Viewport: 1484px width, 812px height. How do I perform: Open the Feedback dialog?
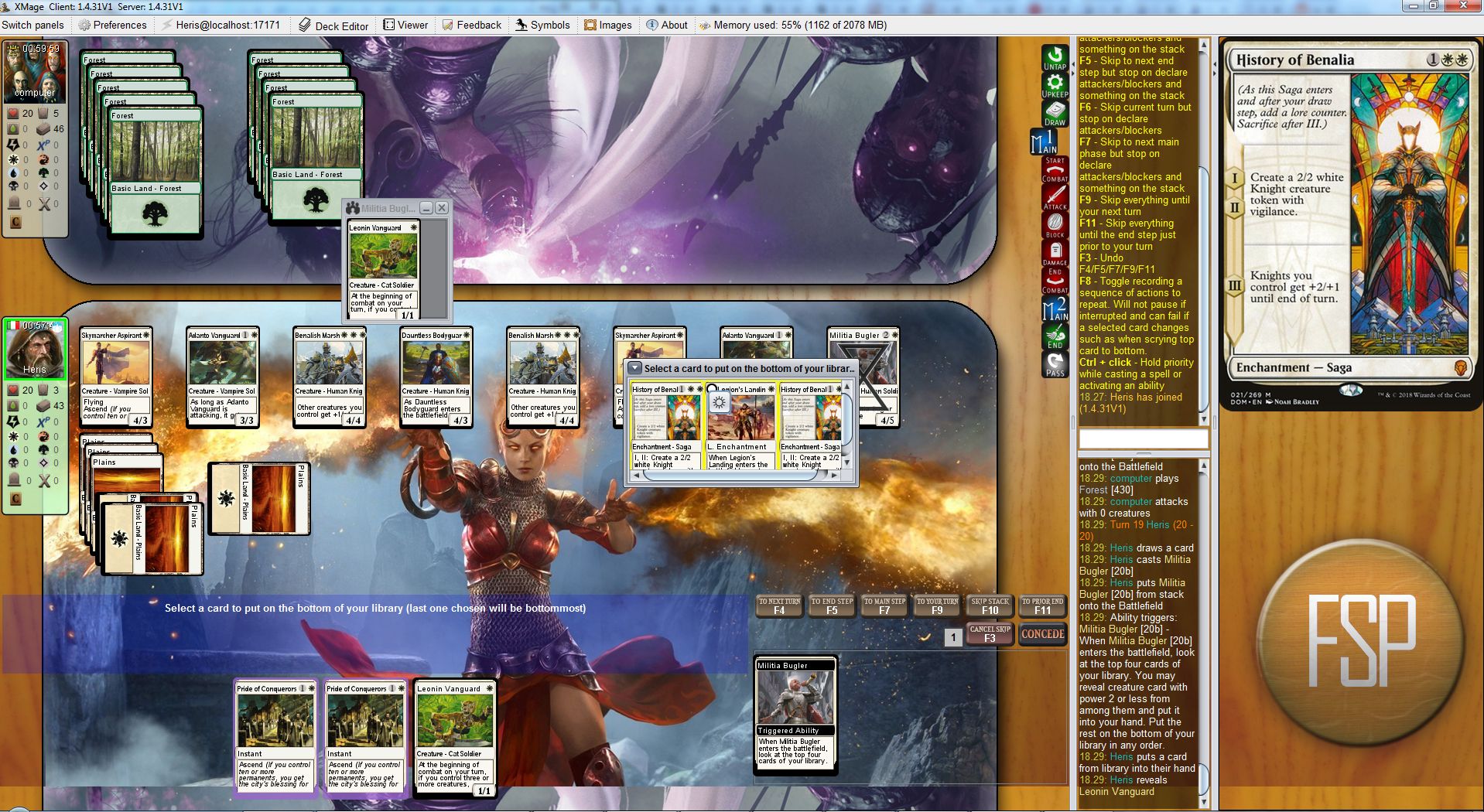click(x=471, y=25)
